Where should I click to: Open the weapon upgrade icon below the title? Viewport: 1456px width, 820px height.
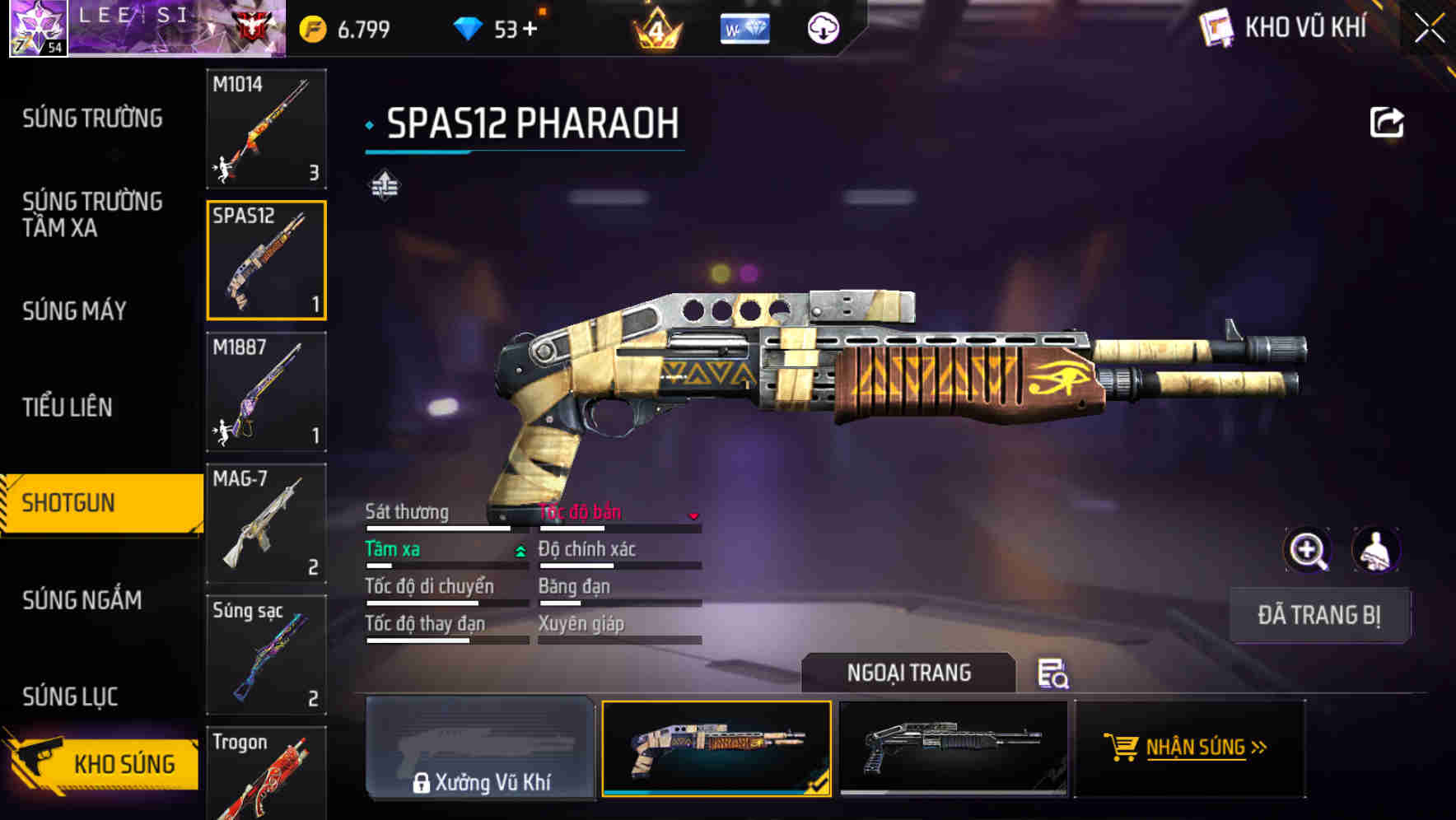click(x=384, y=186)
